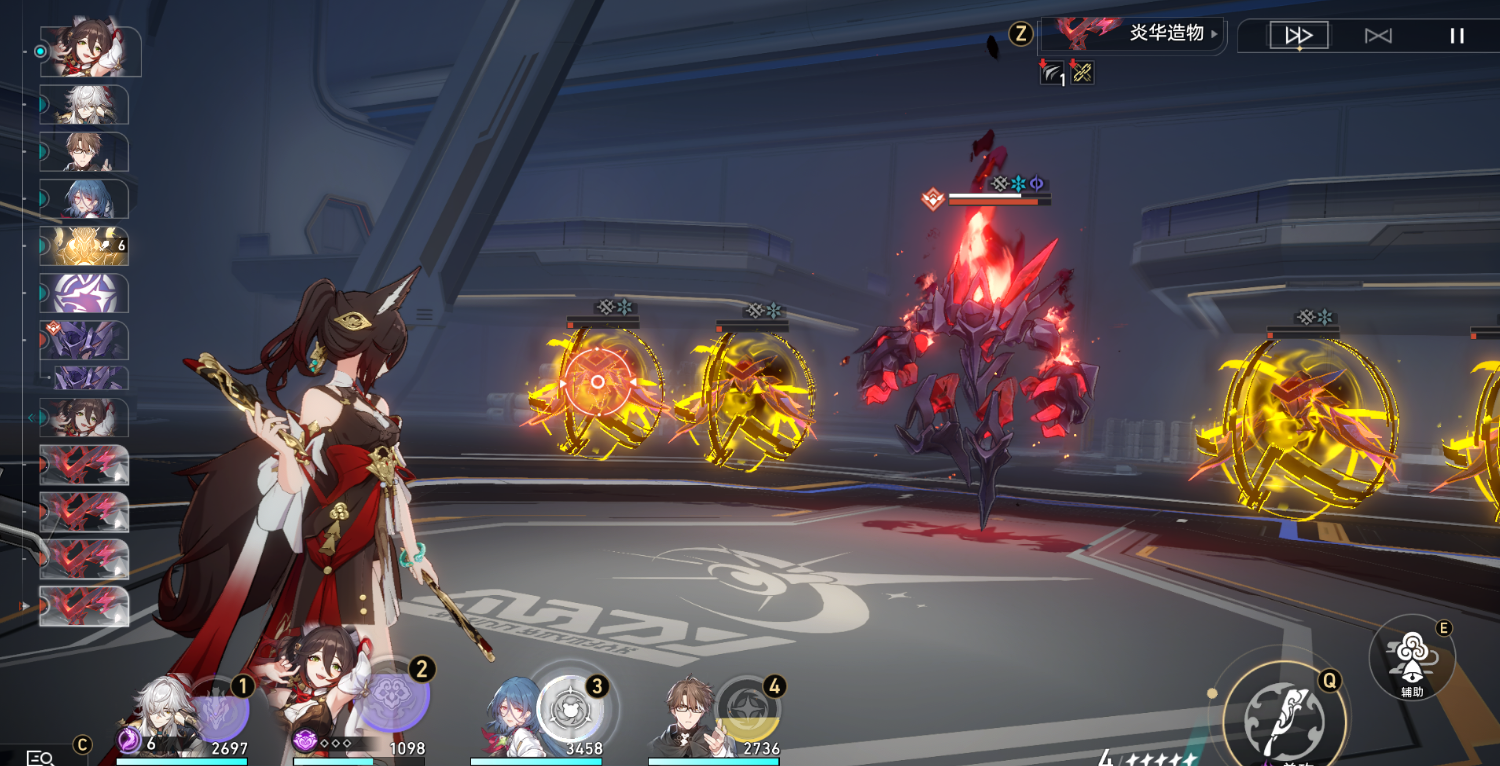The width and height of the screenshot is (1500, 766).
Task: Select the blue-haired character's turn-order portrait
Action: [x=84, y=199]
